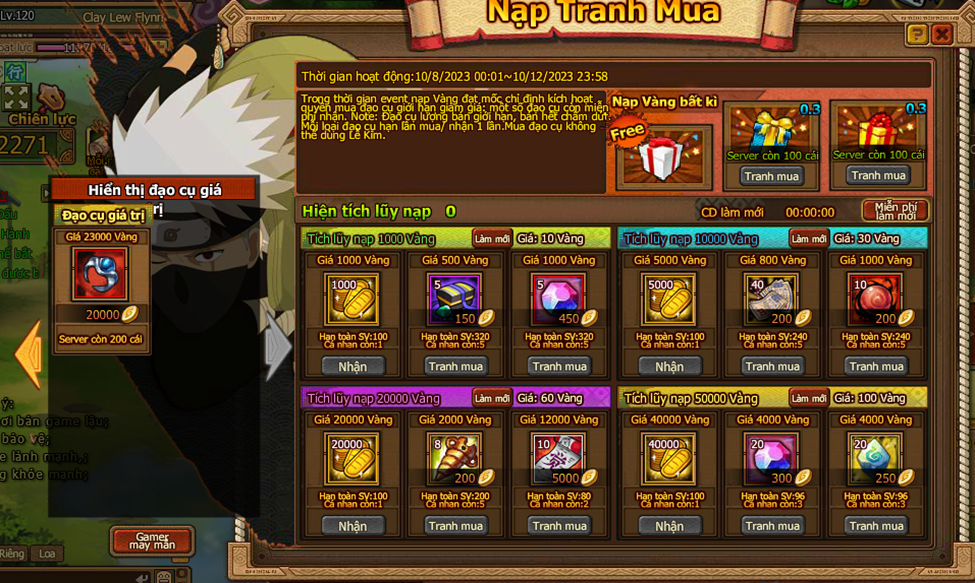
Task: Close the Nạp Tranh Mua window
Action: pyautogui.click(x=941, y=34)
